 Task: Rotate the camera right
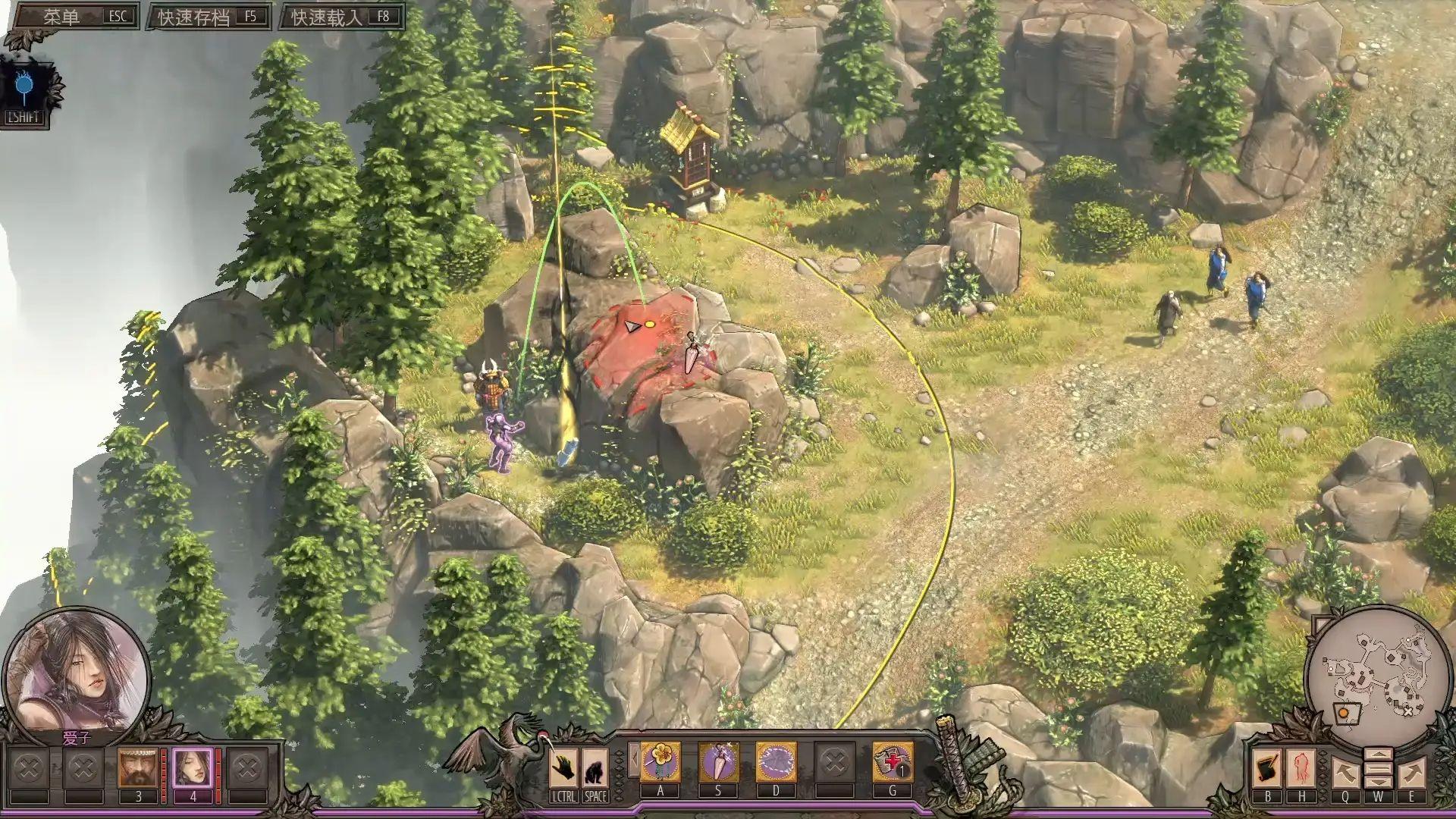coord(1411,772)
